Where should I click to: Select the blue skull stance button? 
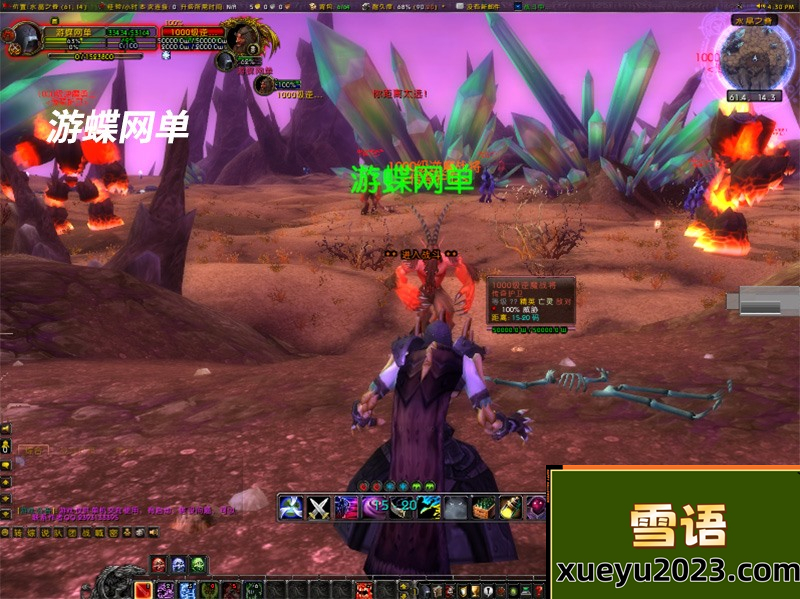(x=179, y=565)
